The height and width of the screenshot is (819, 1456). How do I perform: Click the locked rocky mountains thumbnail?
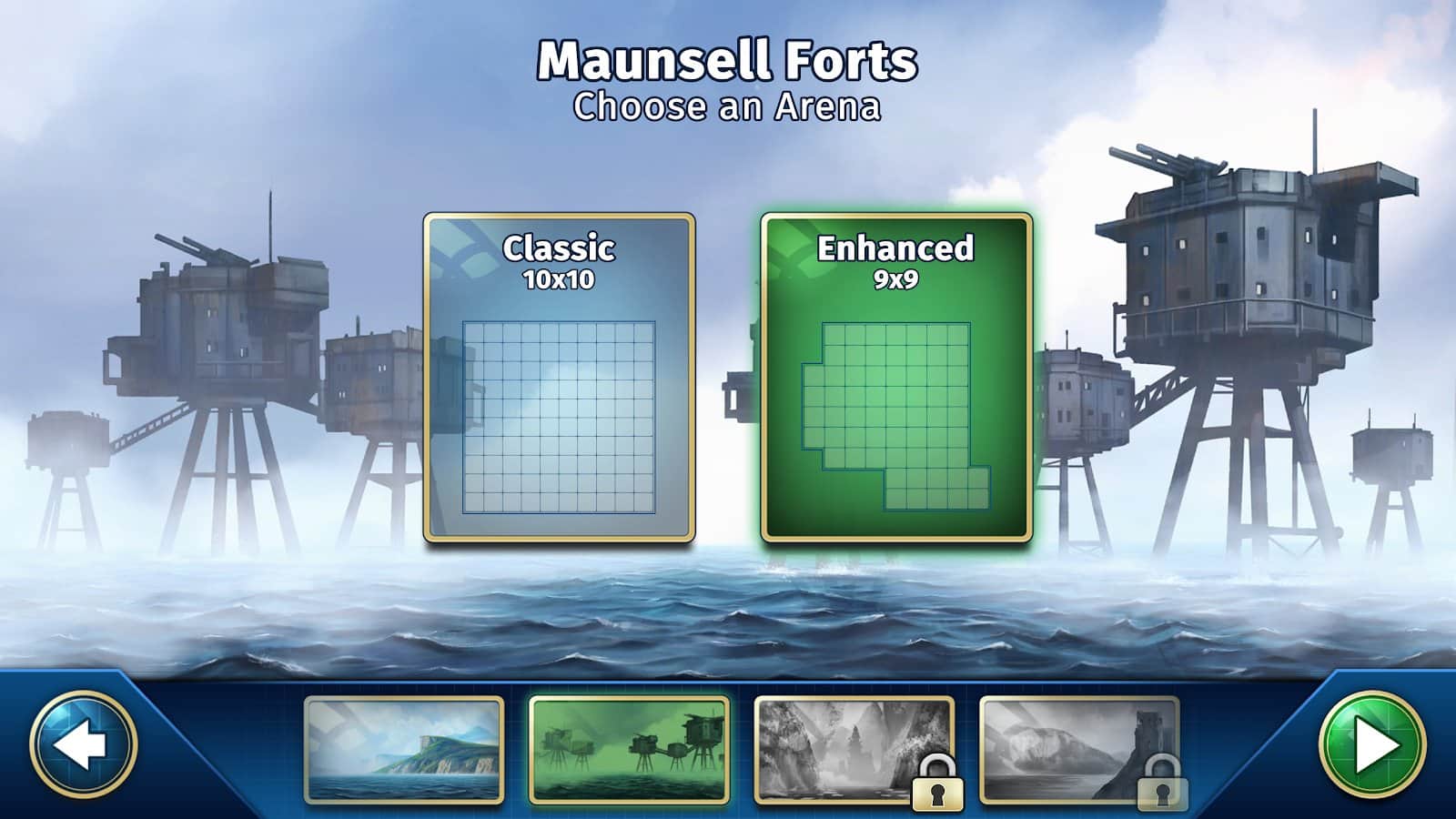854,750
